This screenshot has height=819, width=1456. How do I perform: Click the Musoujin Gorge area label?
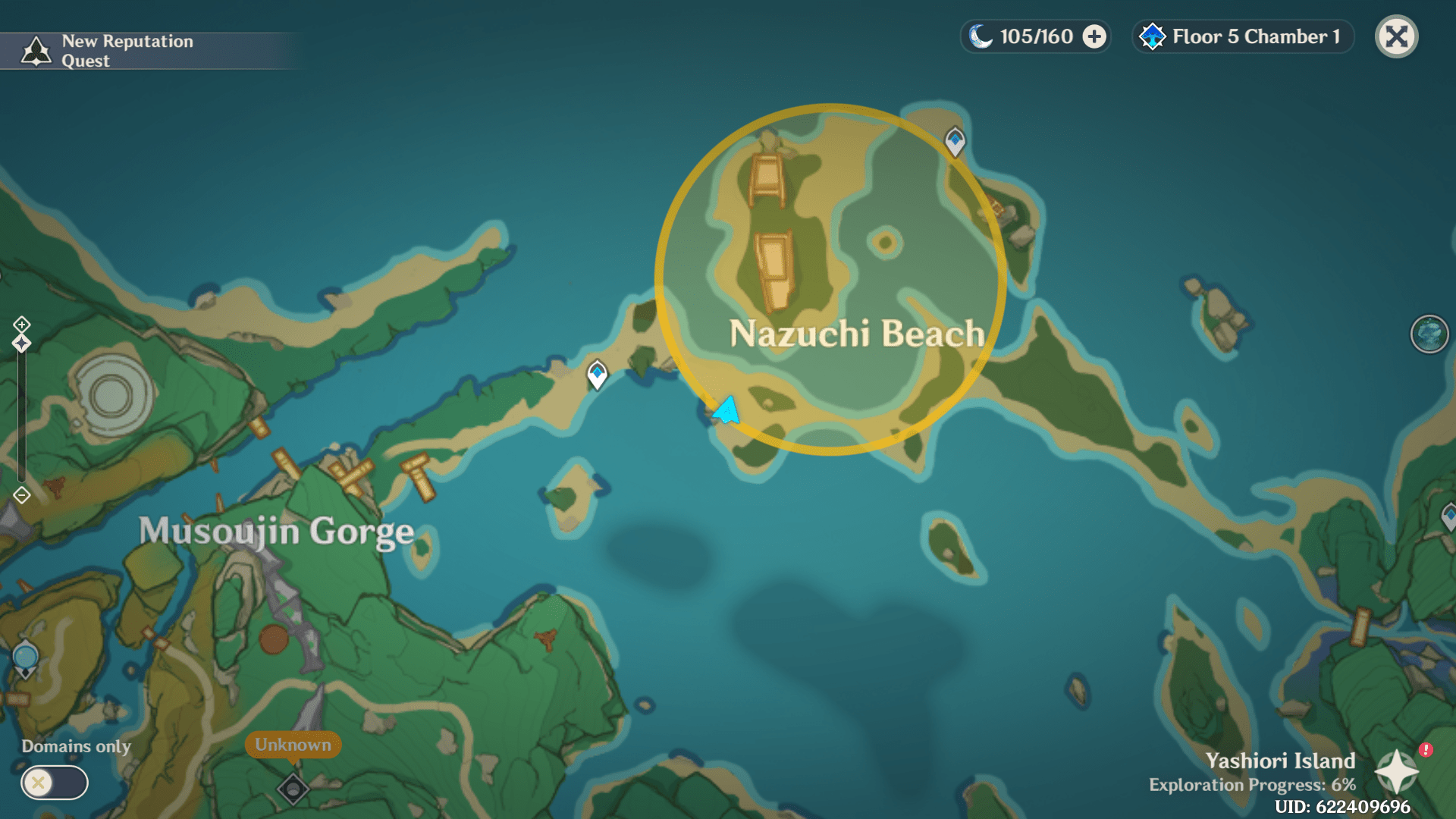(276, 531)
